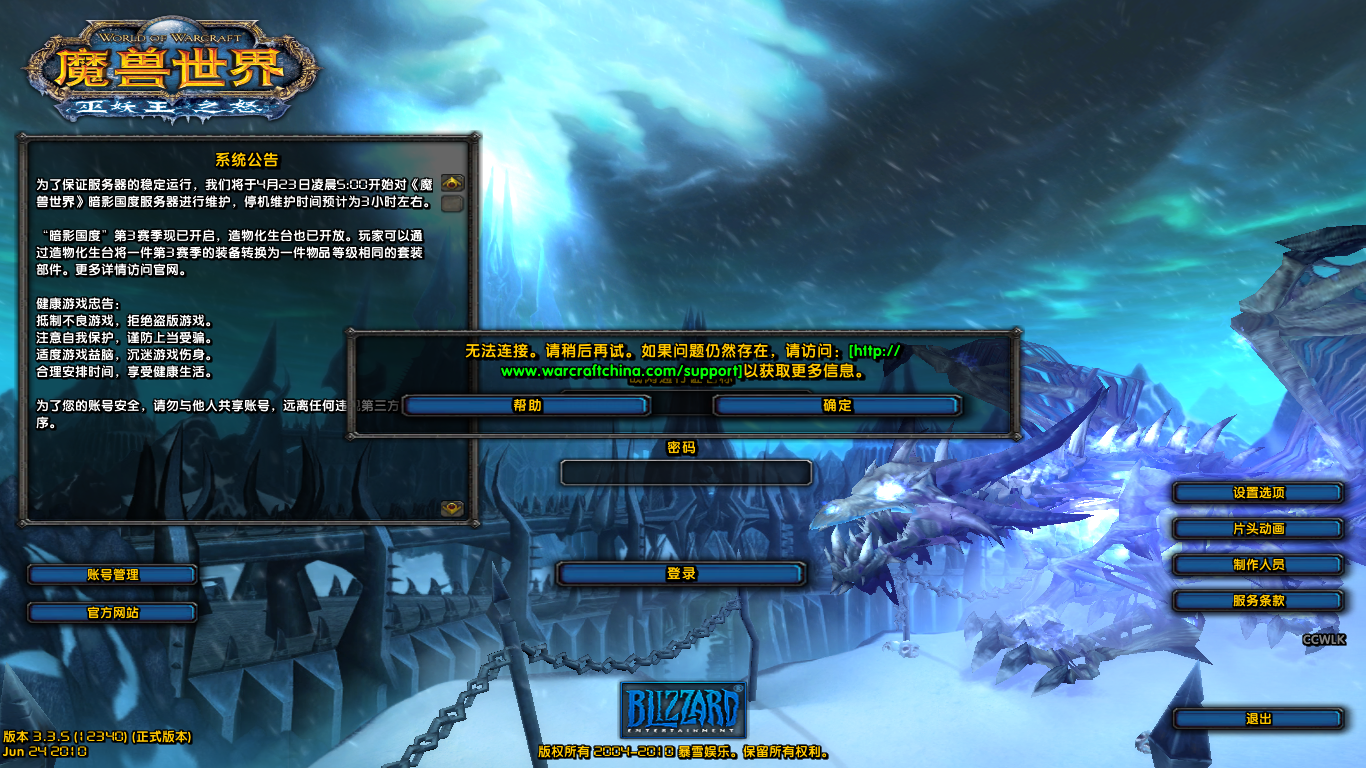Open 账号管理 (Account Management)

(113, 575)
